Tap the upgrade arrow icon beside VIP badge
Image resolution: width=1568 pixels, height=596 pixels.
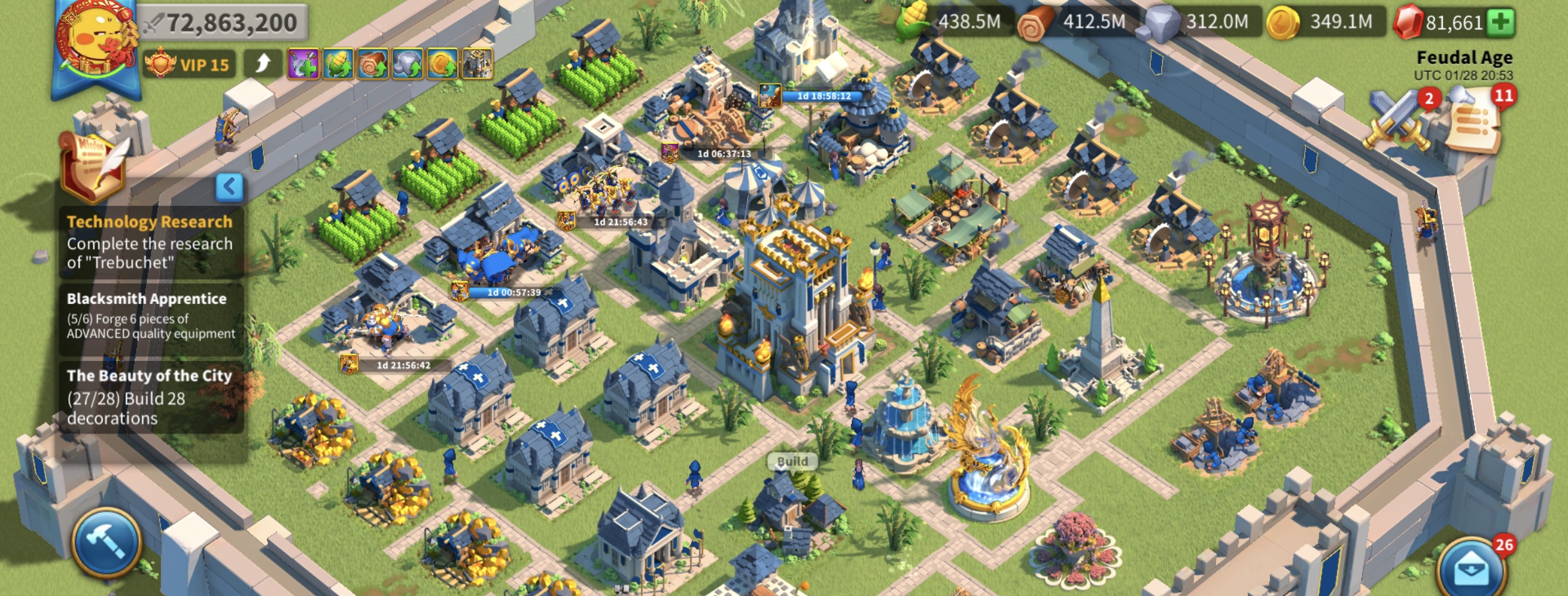pyautogui.click(x=264, y=62)
